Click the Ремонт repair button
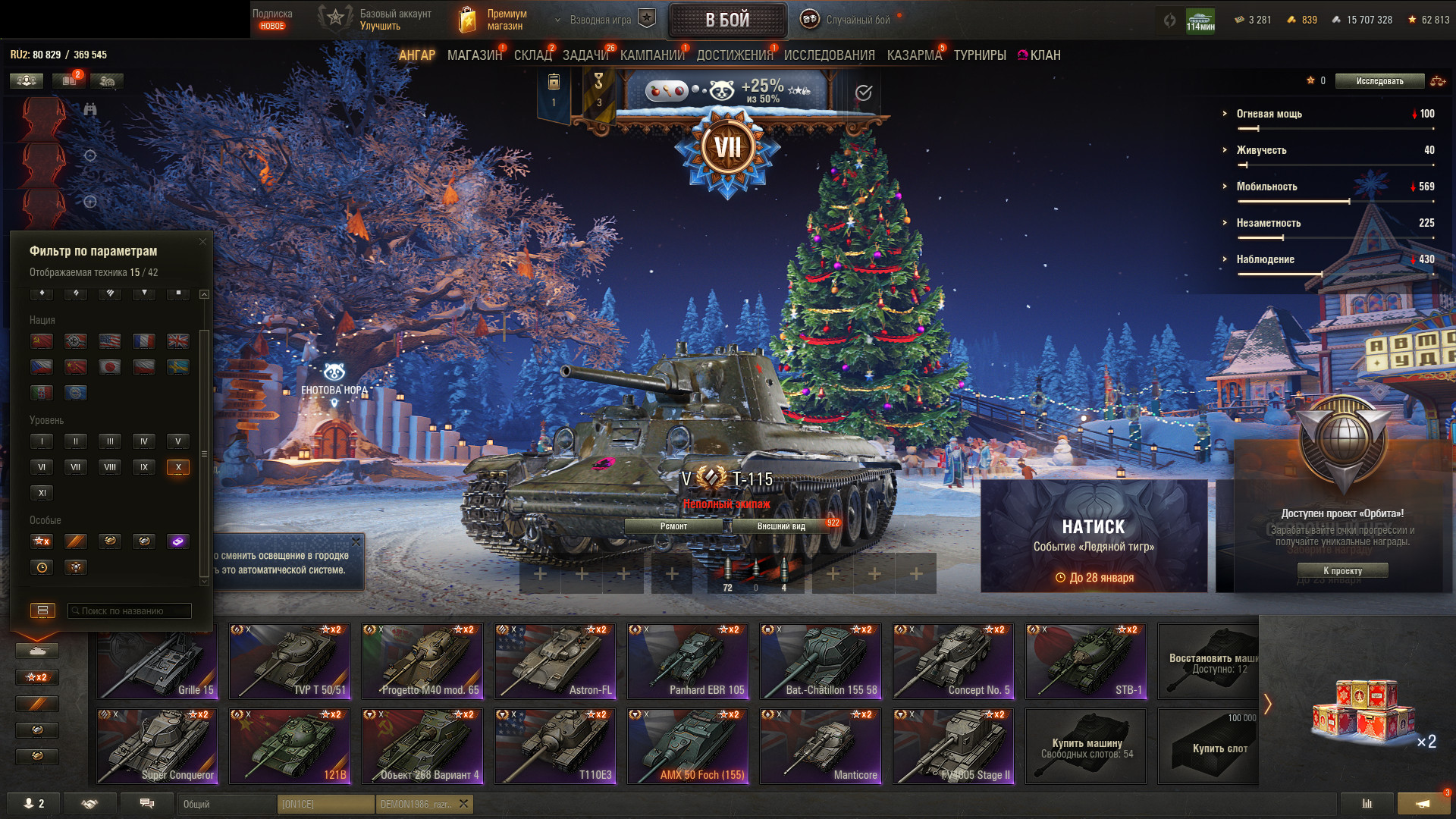The height and width of the screenshot is (819, 1456). click(x=673, y=526)
